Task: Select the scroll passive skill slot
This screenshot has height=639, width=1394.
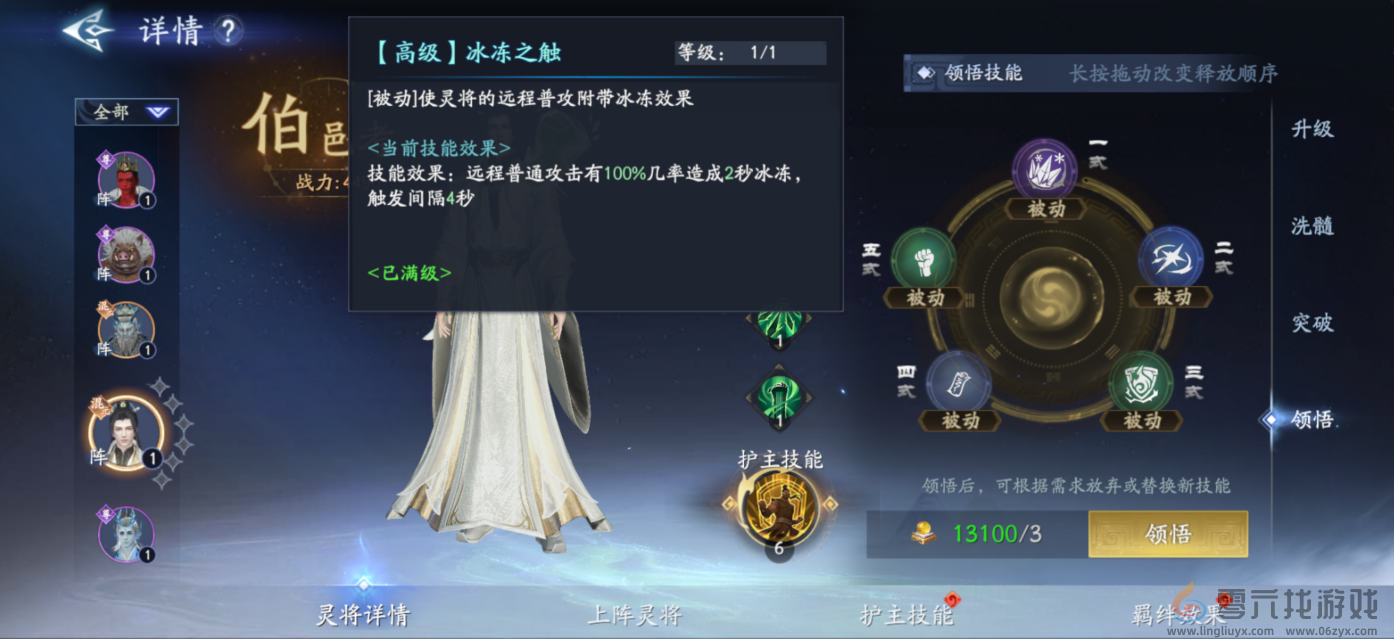Action: click(x=958, y=383)
